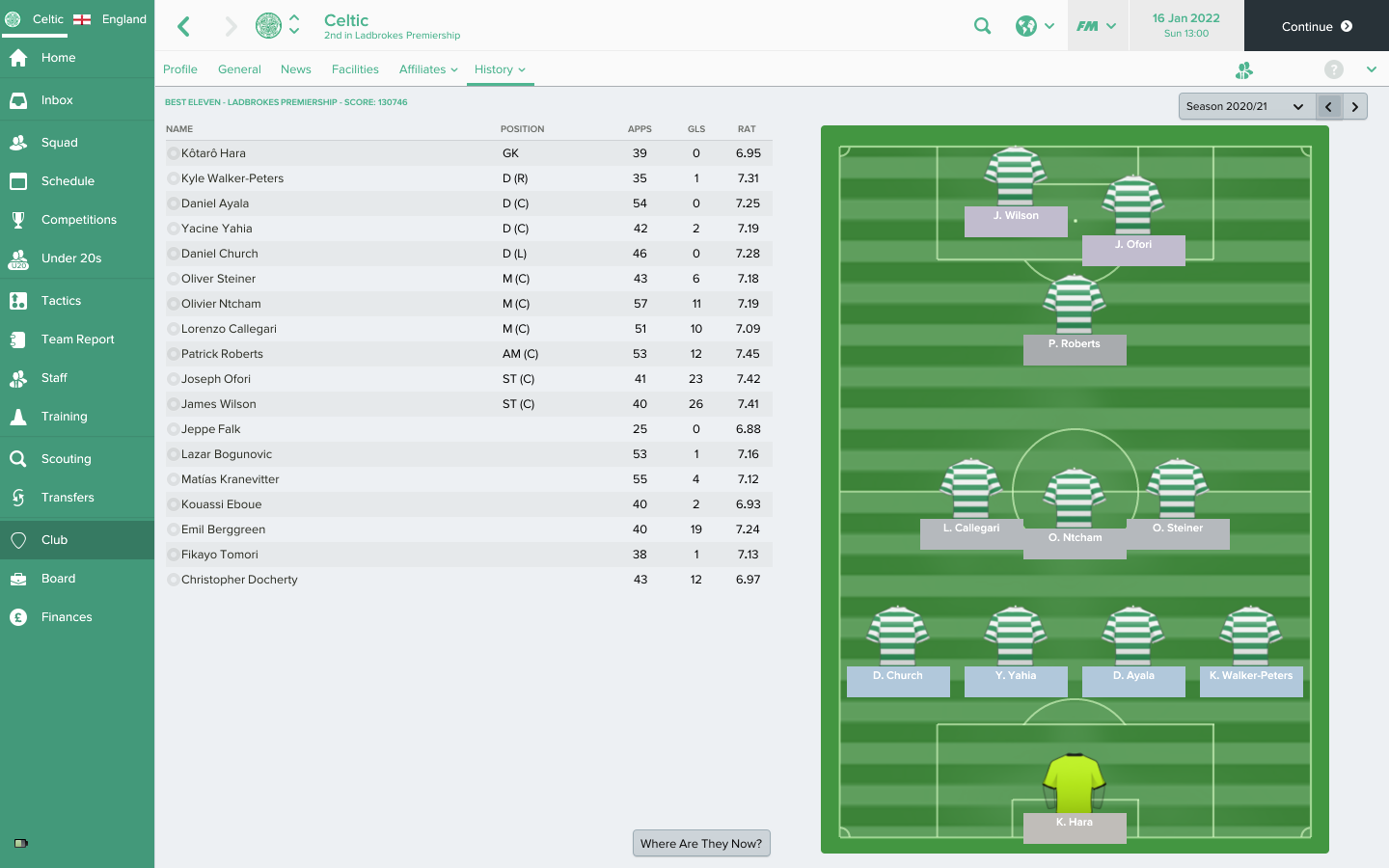Click the search magnifier icon

pos(982,26)
